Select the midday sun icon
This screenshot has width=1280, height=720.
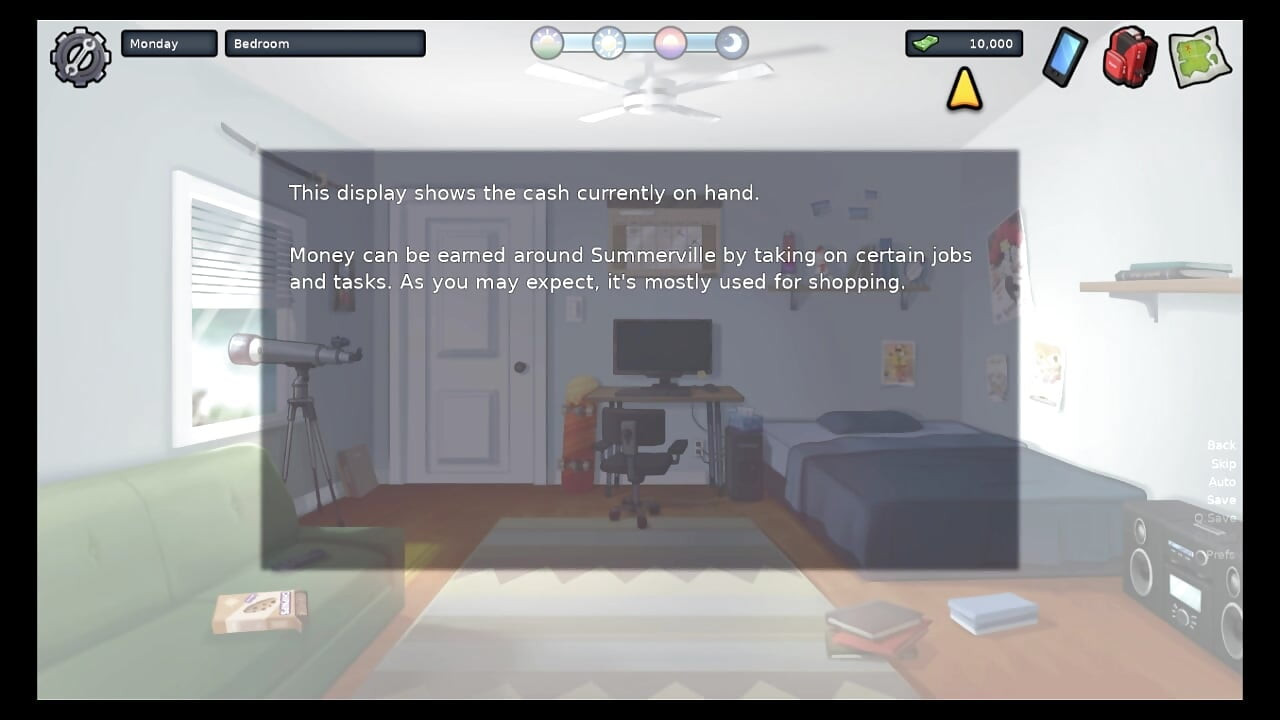click(608, 43)
